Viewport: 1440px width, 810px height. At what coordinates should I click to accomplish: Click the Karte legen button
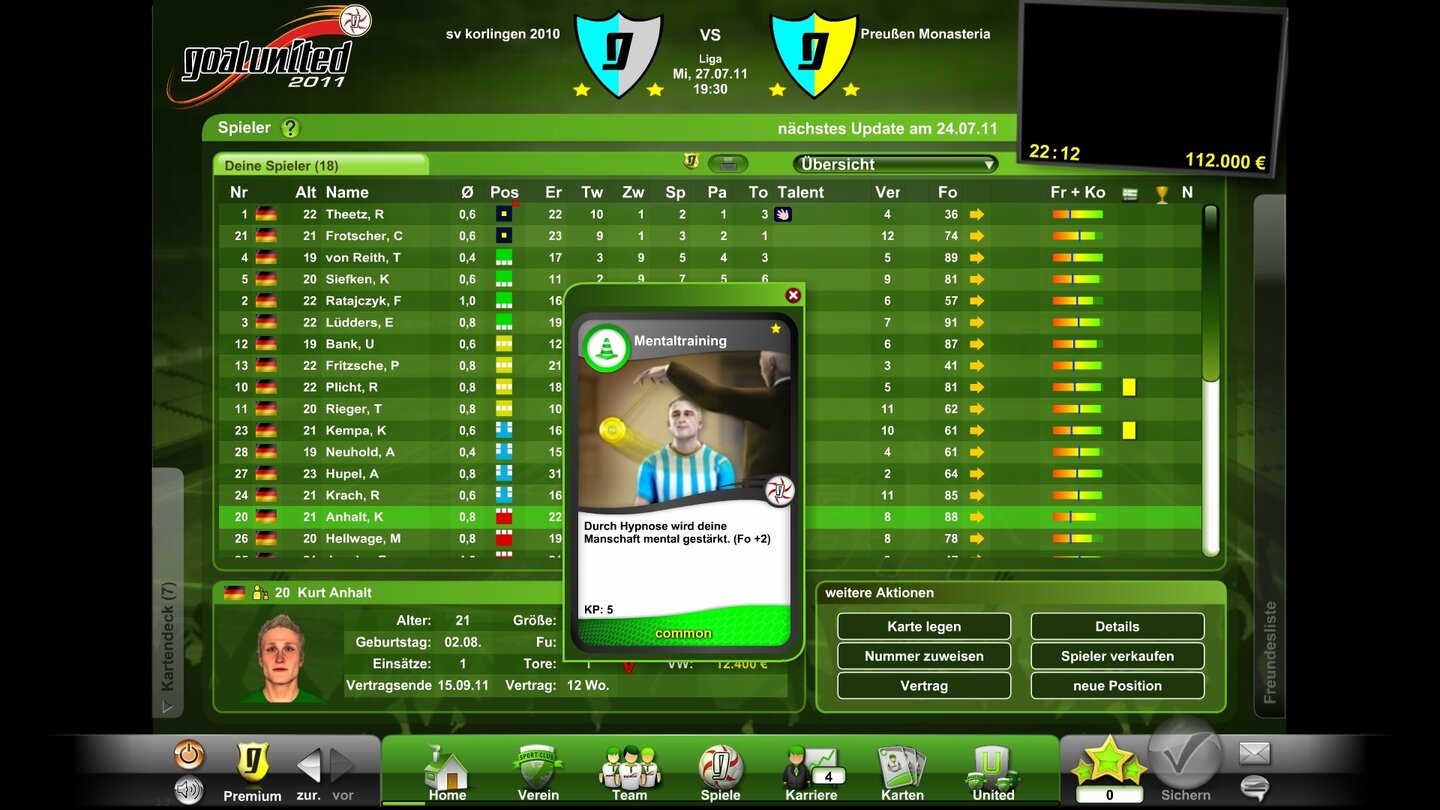click(923, 626)
